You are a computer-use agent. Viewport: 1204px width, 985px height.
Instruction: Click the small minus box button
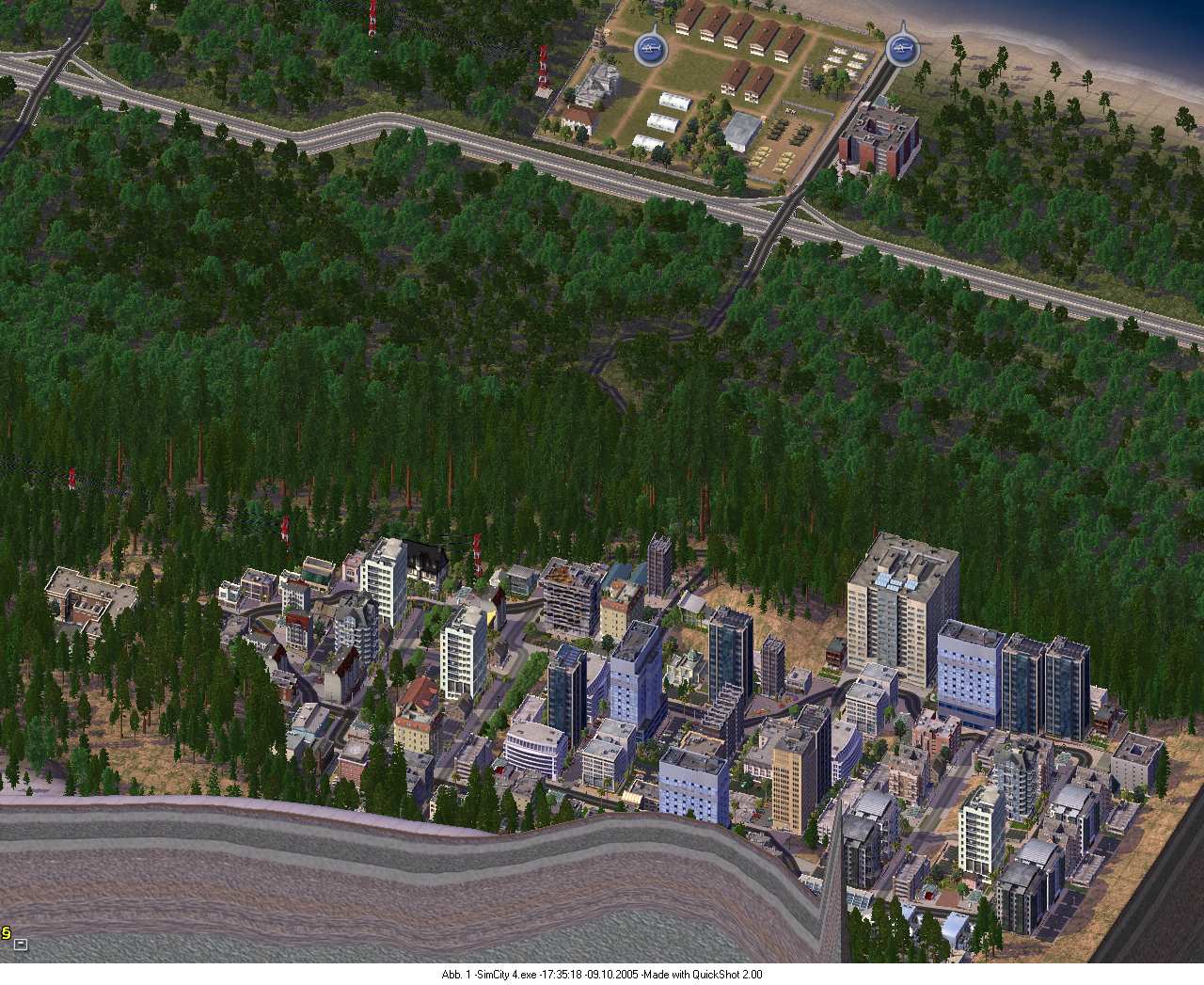pos(21,945)
